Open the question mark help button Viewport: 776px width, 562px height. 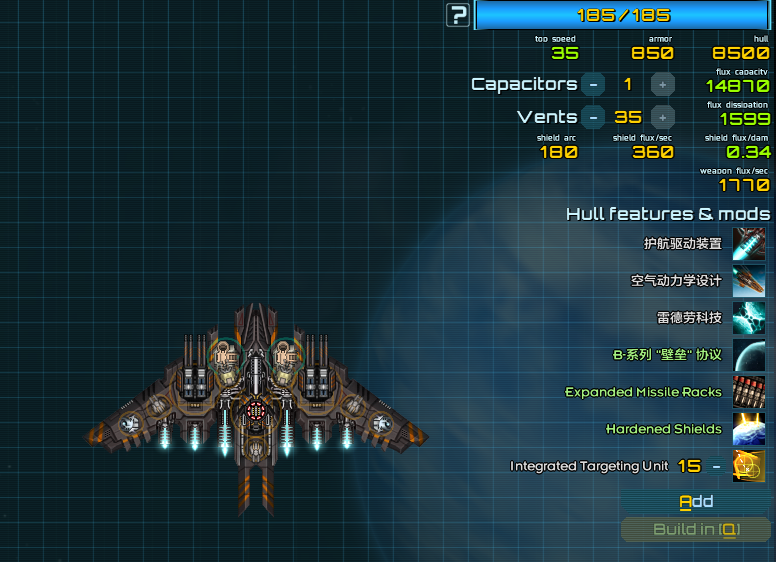(458, 15)
